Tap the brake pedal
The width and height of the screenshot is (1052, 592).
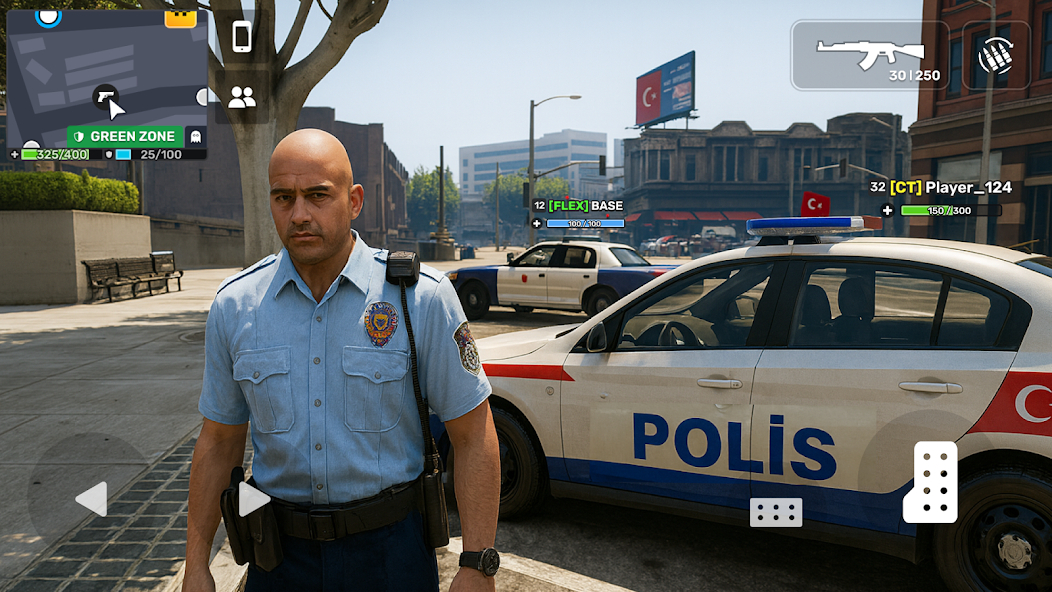(776, 512)
